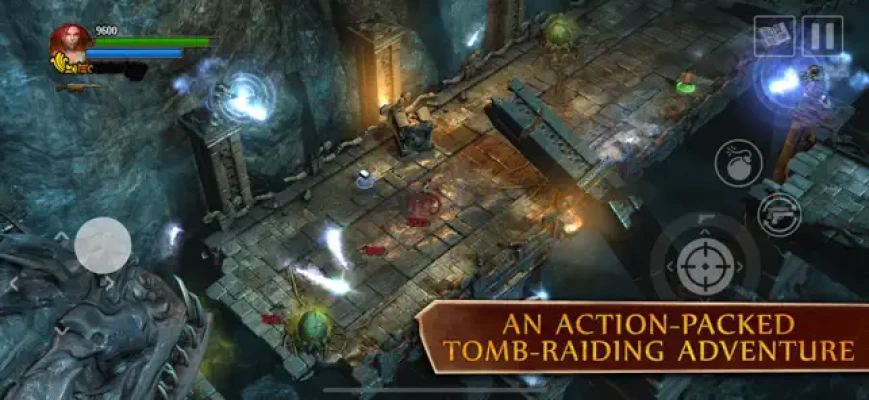Pause the game
The image size is (869, 400).
[822, 37]
